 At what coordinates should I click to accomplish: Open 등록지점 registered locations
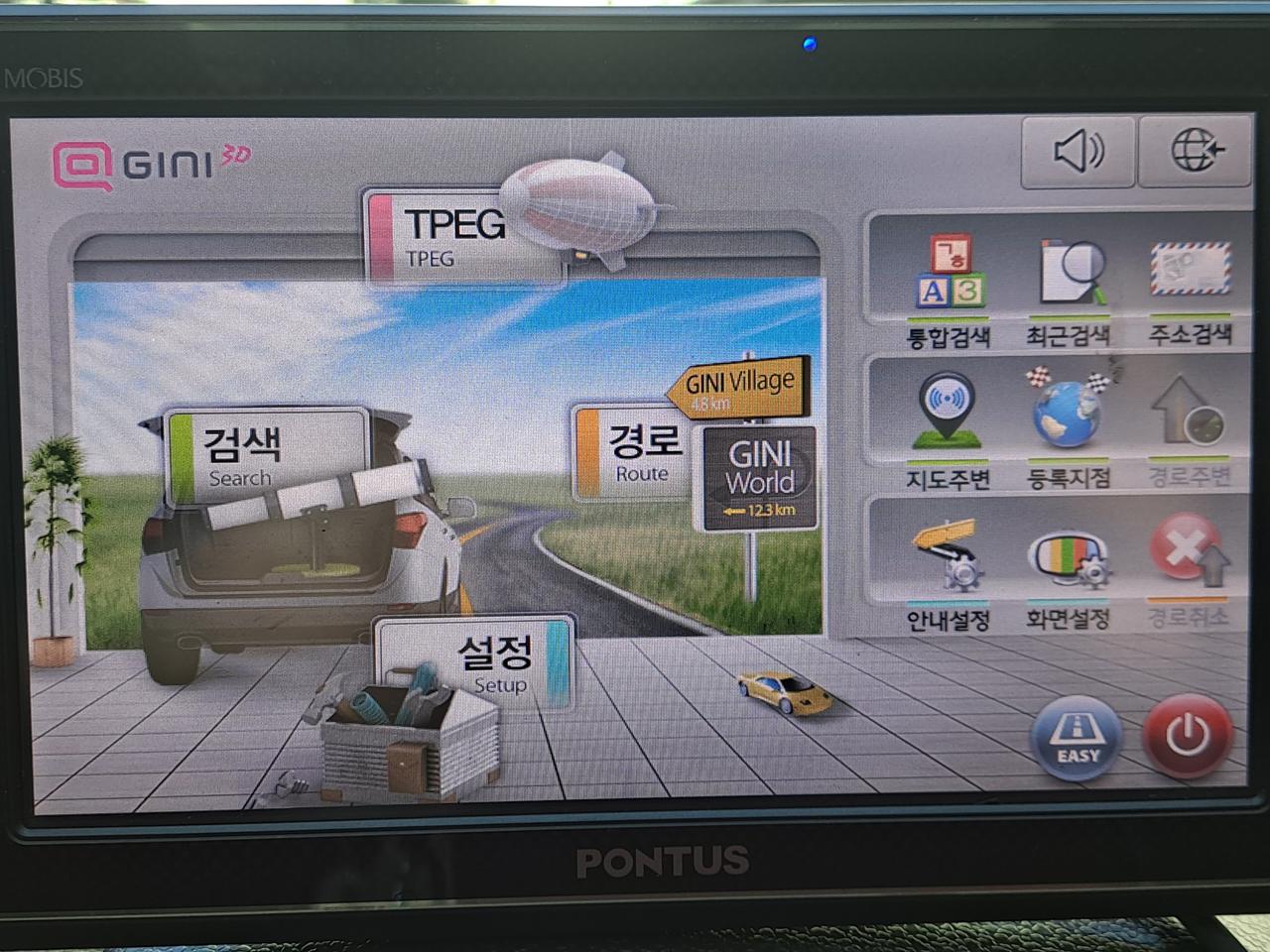click(1067, 416)
